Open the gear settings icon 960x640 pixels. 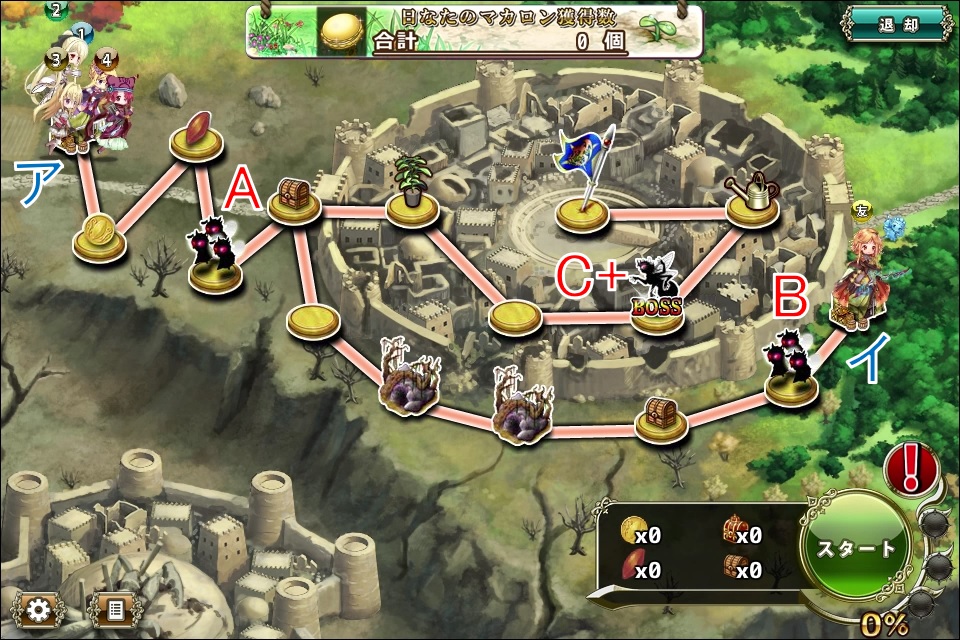pyautogui.click(x=40, y=609)
